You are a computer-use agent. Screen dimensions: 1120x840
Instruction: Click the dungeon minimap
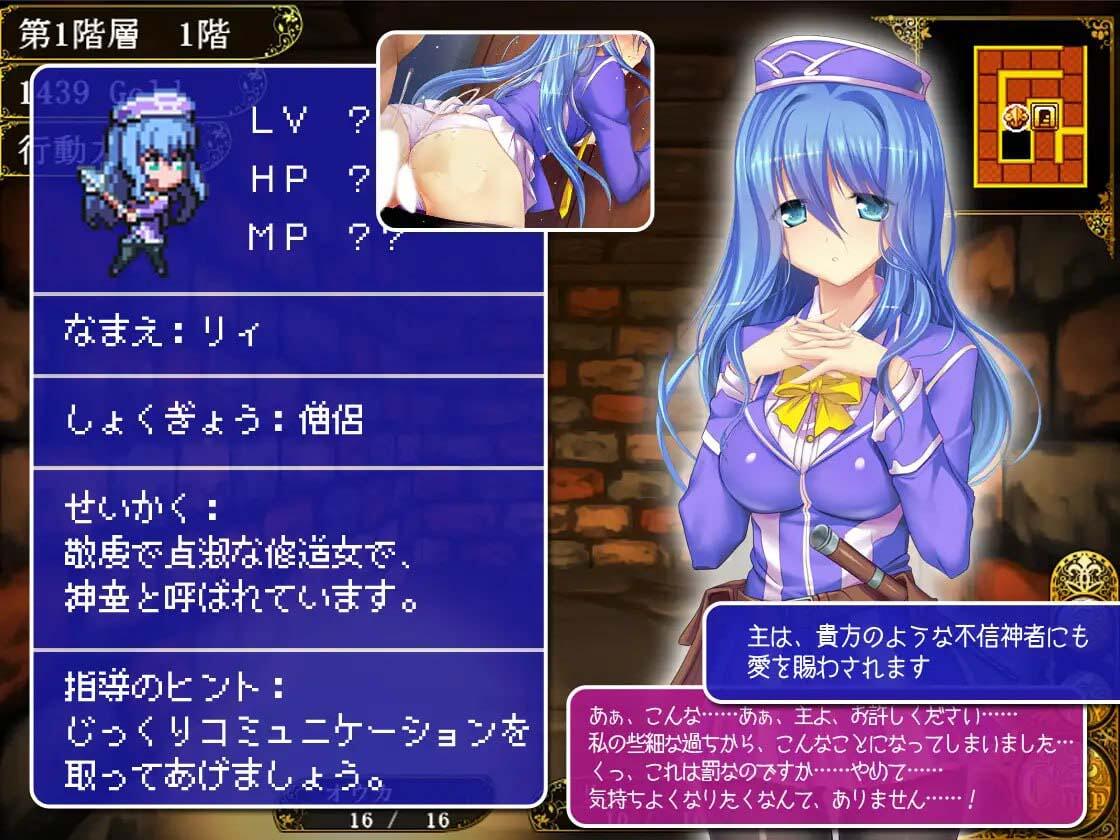[1028, 117]
